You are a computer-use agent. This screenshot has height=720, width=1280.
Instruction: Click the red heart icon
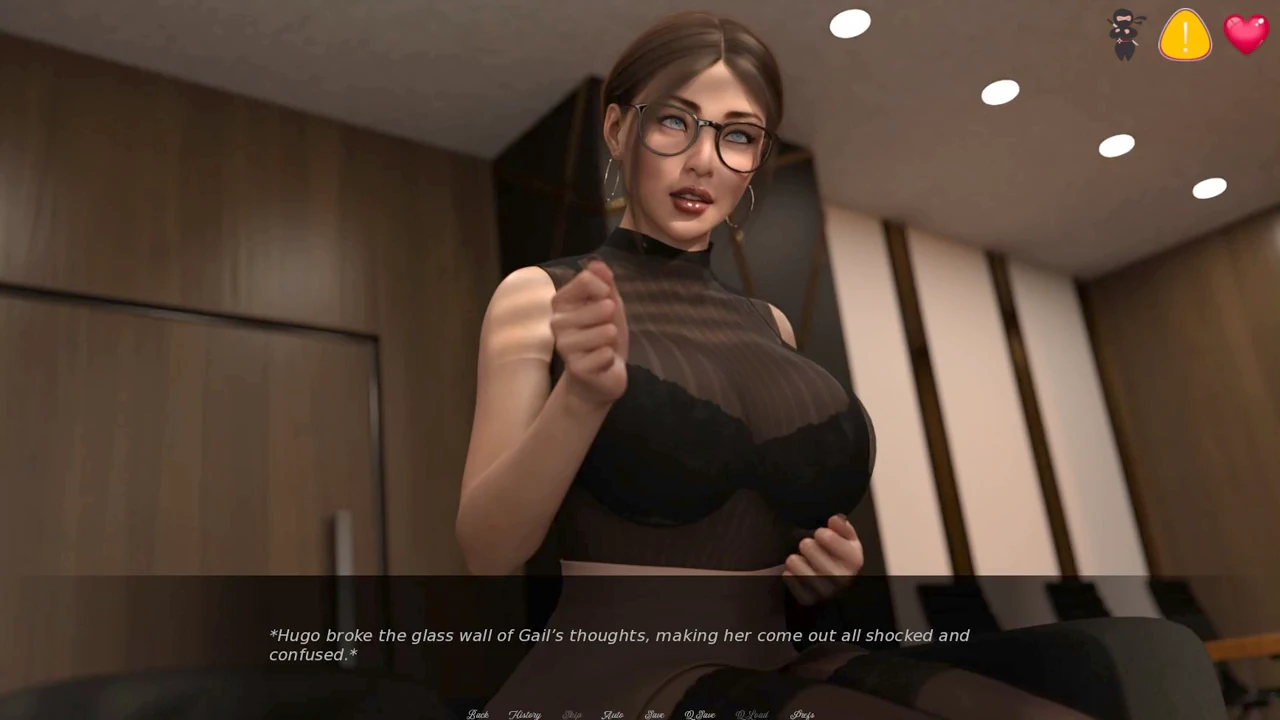pyautogui.click(x=1246, y=35)
